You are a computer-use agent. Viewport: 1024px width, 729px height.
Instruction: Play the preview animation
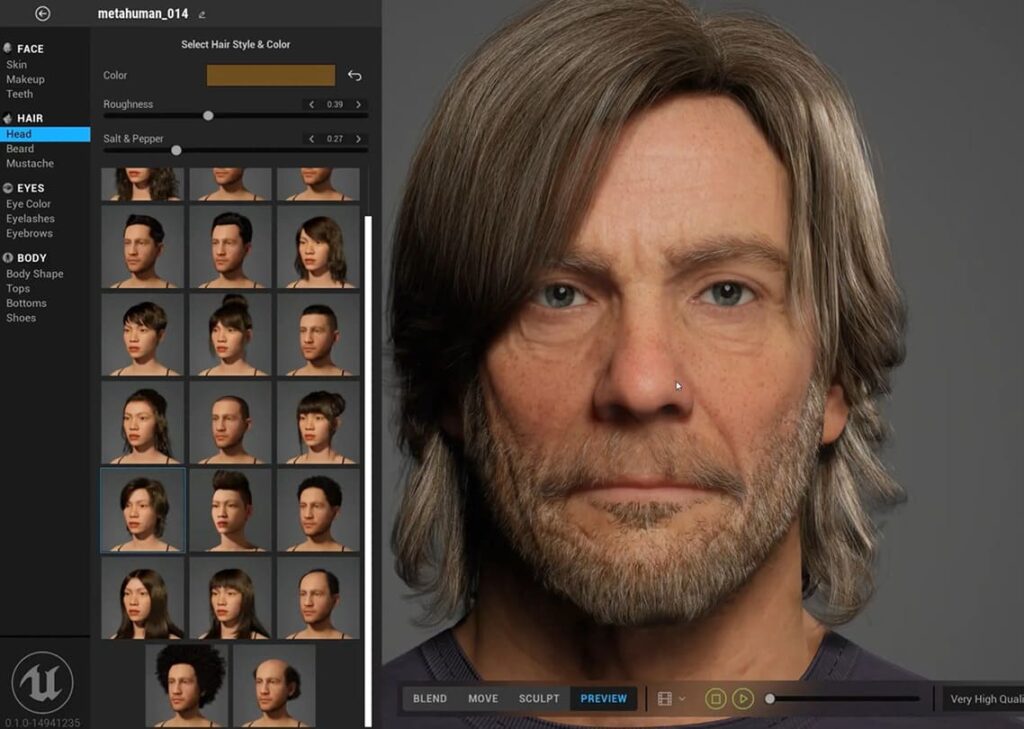tap(742, 698)
